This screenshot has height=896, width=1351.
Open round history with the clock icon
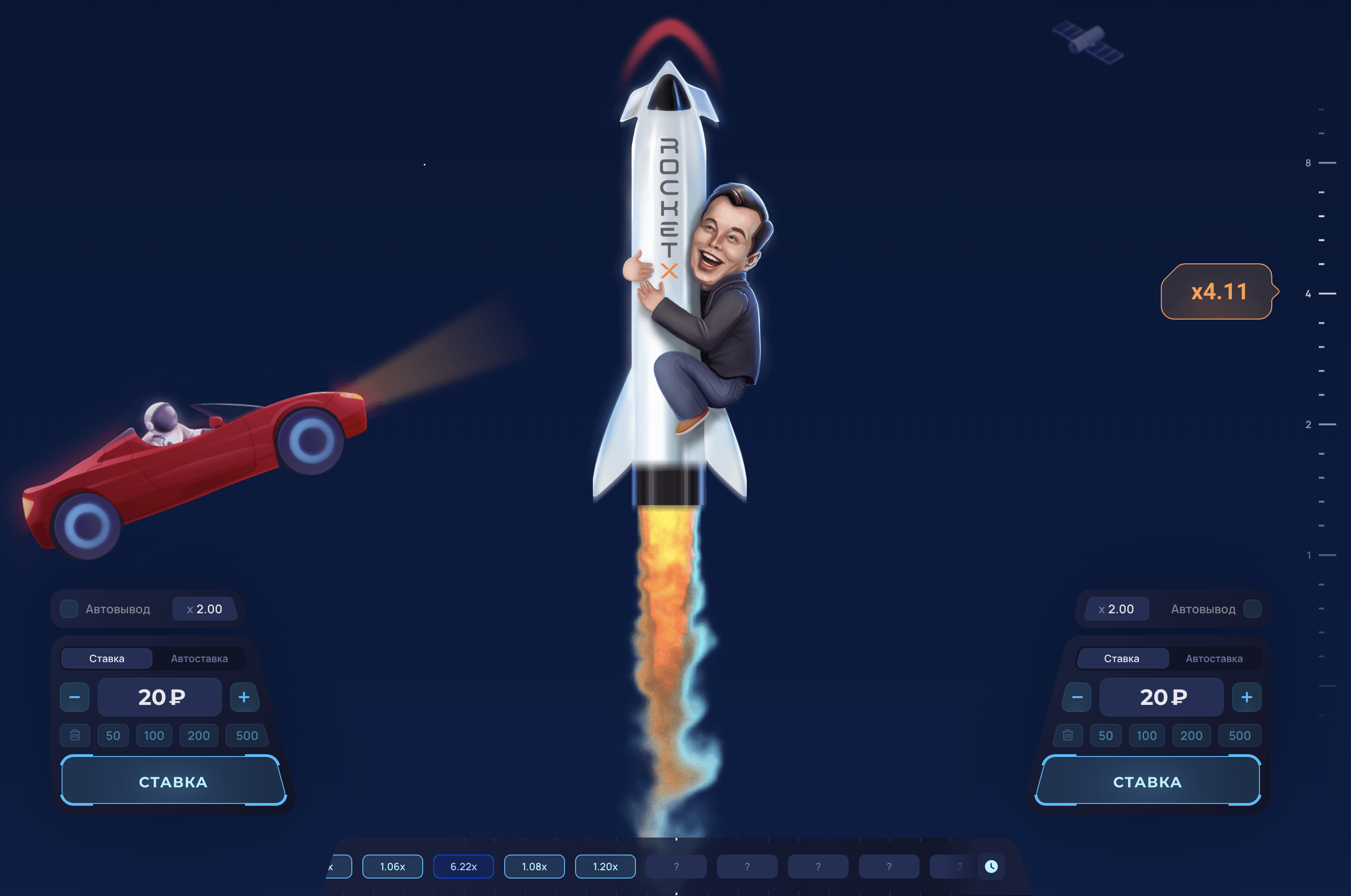tap(991, 866)
